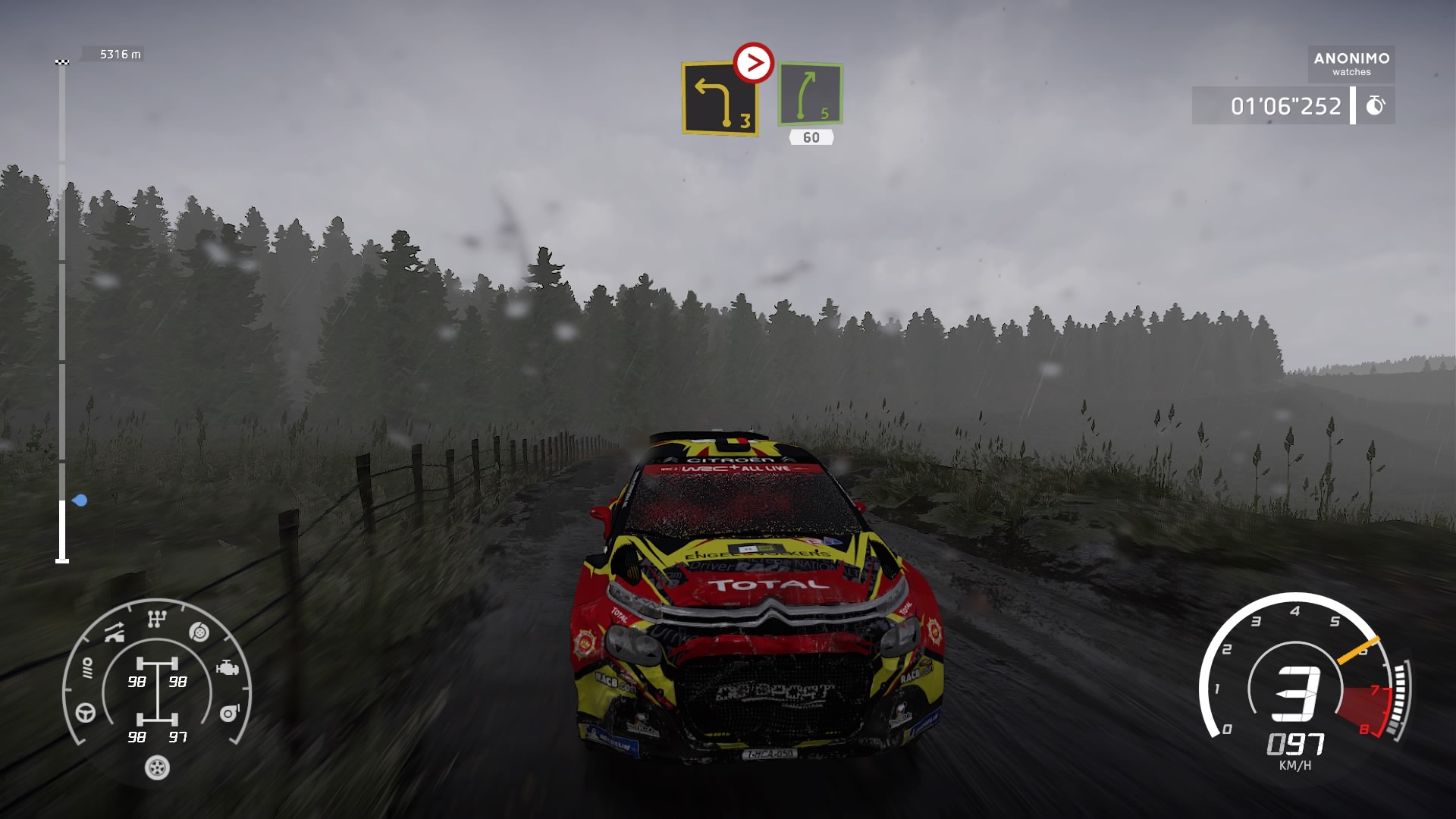Click the engine damage icon
This screenshot has height=819, width=1456.
tap(227, 668)
